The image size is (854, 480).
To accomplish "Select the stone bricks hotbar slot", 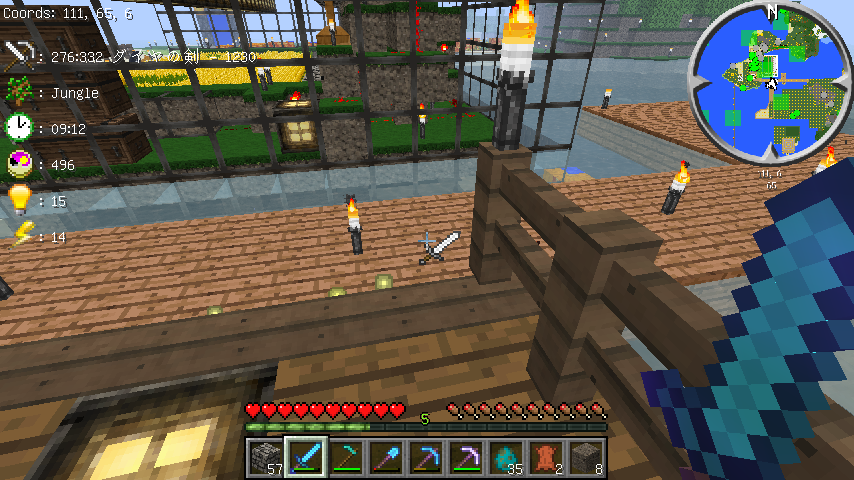I will point(266,458).
